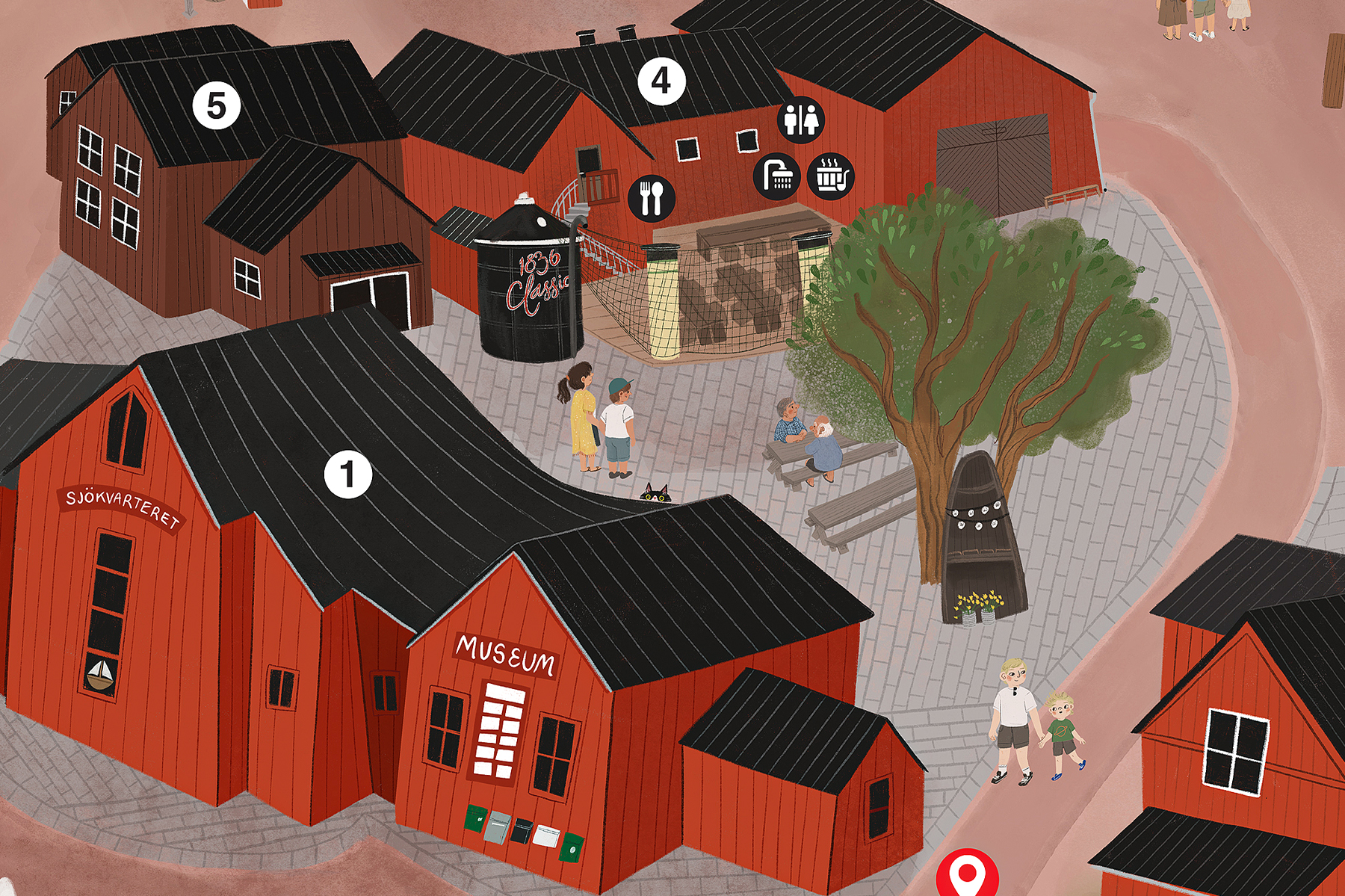Select map marker number 4
Viewport: 1345px width, 896px height.
(661, 81)
